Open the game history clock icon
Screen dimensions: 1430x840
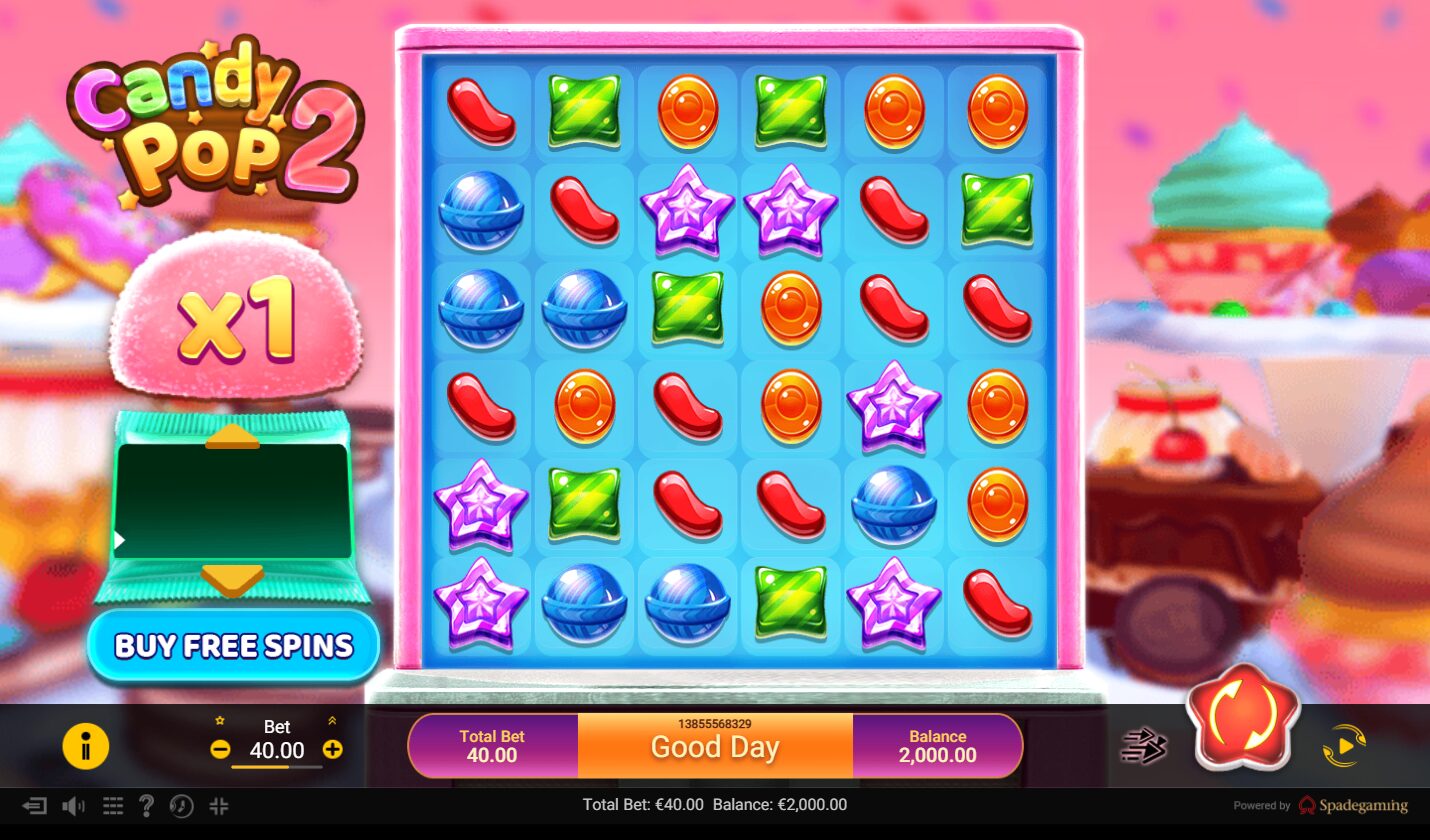click(182, 805)
